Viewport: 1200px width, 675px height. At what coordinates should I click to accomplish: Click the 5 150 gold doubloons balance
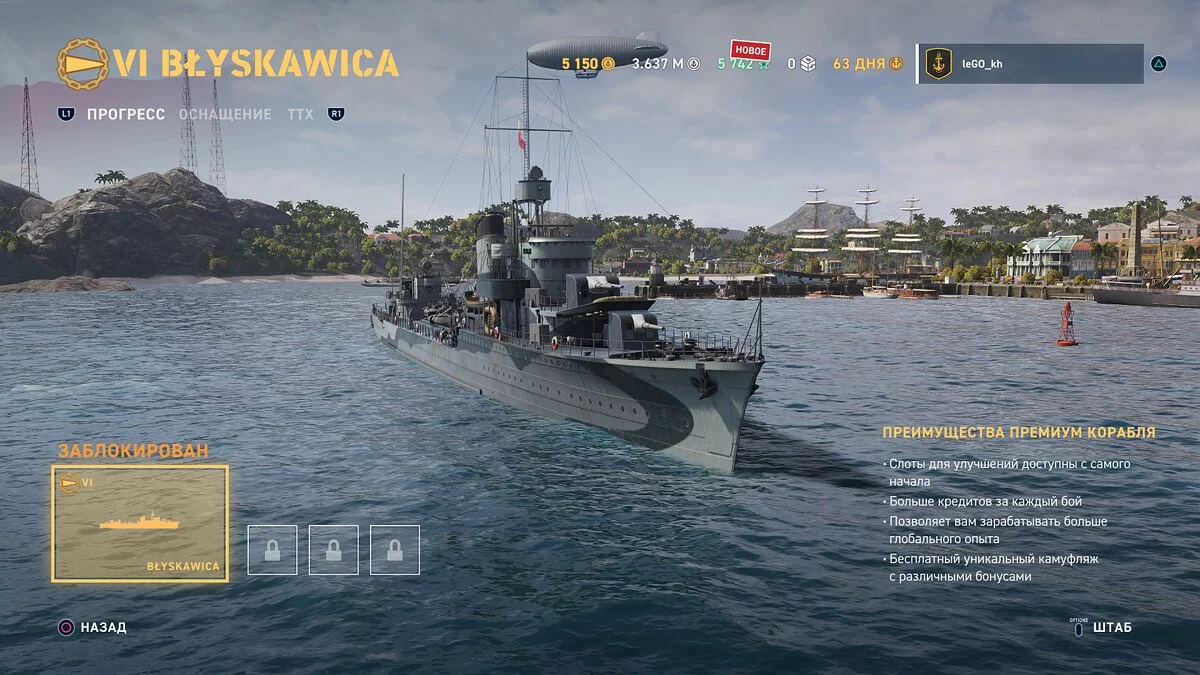point(588,64)
